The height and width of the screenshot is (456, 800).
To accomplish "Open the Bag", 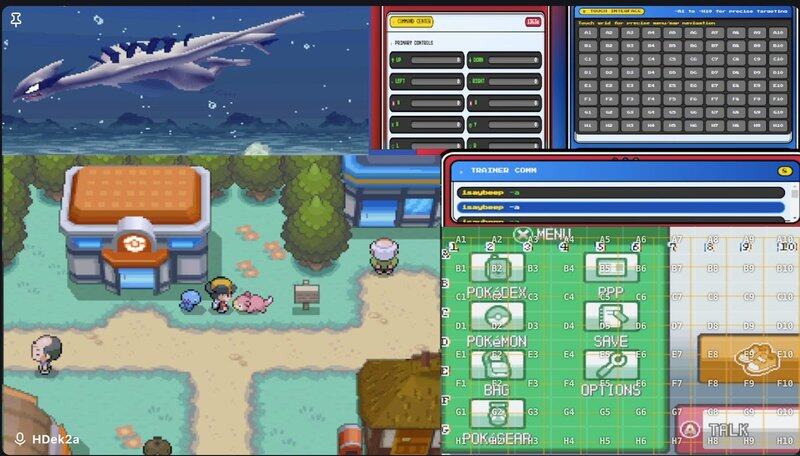I will 497,370.
